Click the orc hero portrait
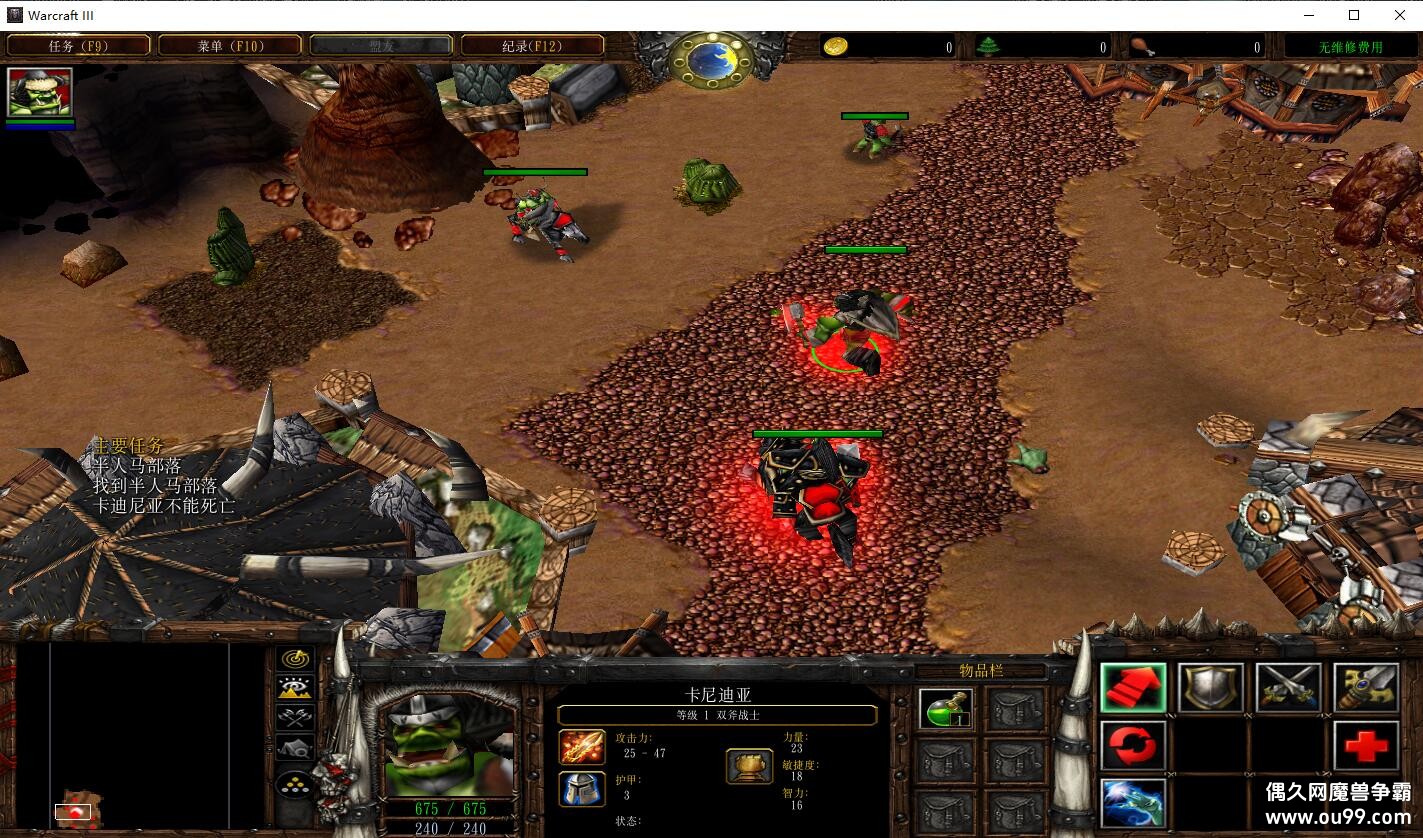 (x=449, y=745)
